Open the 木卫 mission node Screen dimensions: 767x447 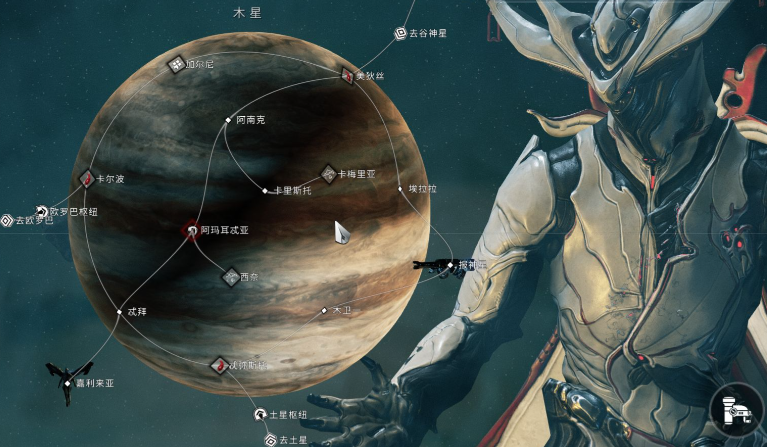pos(324,311)
